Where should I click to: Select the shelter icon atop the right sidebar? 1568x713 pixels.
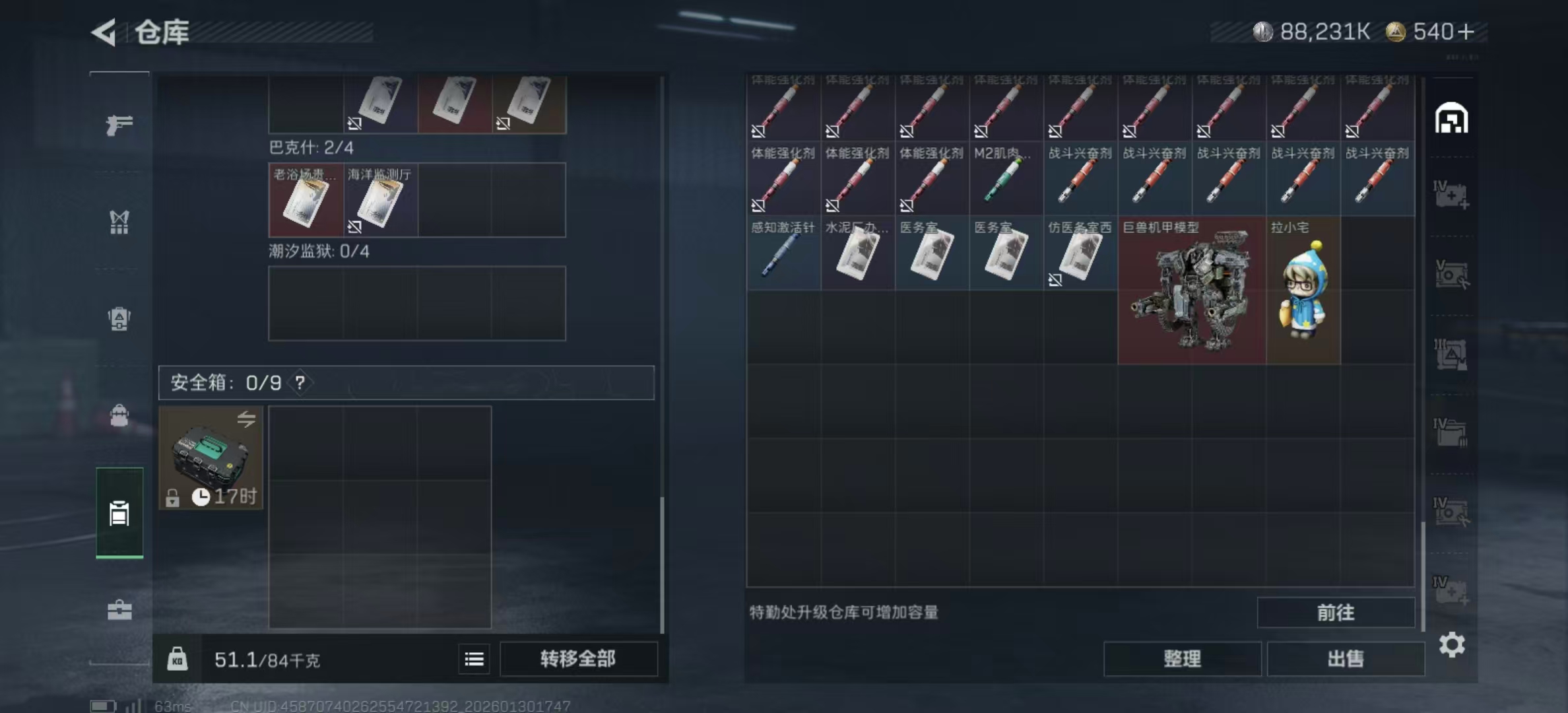point(1452,118)
